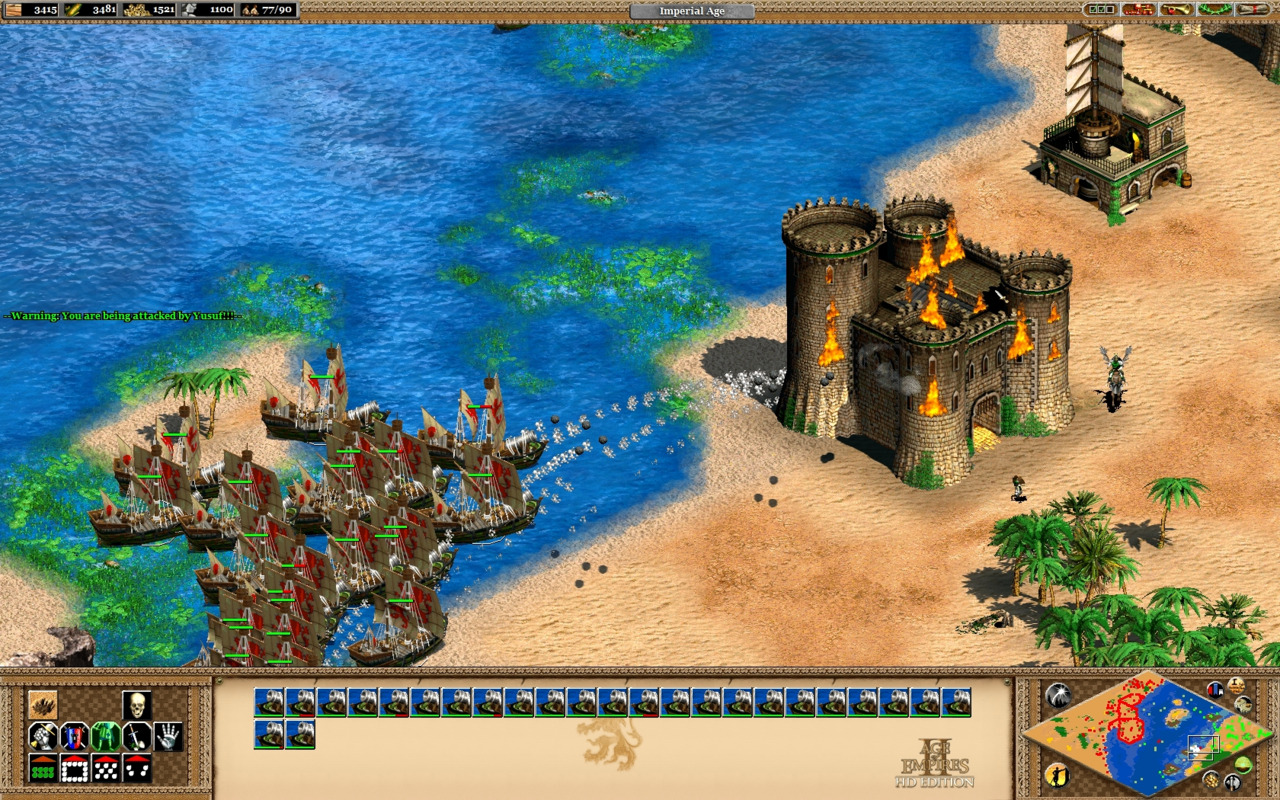
Task: Click the open hand stop command
Action: [x=168, y=737]
